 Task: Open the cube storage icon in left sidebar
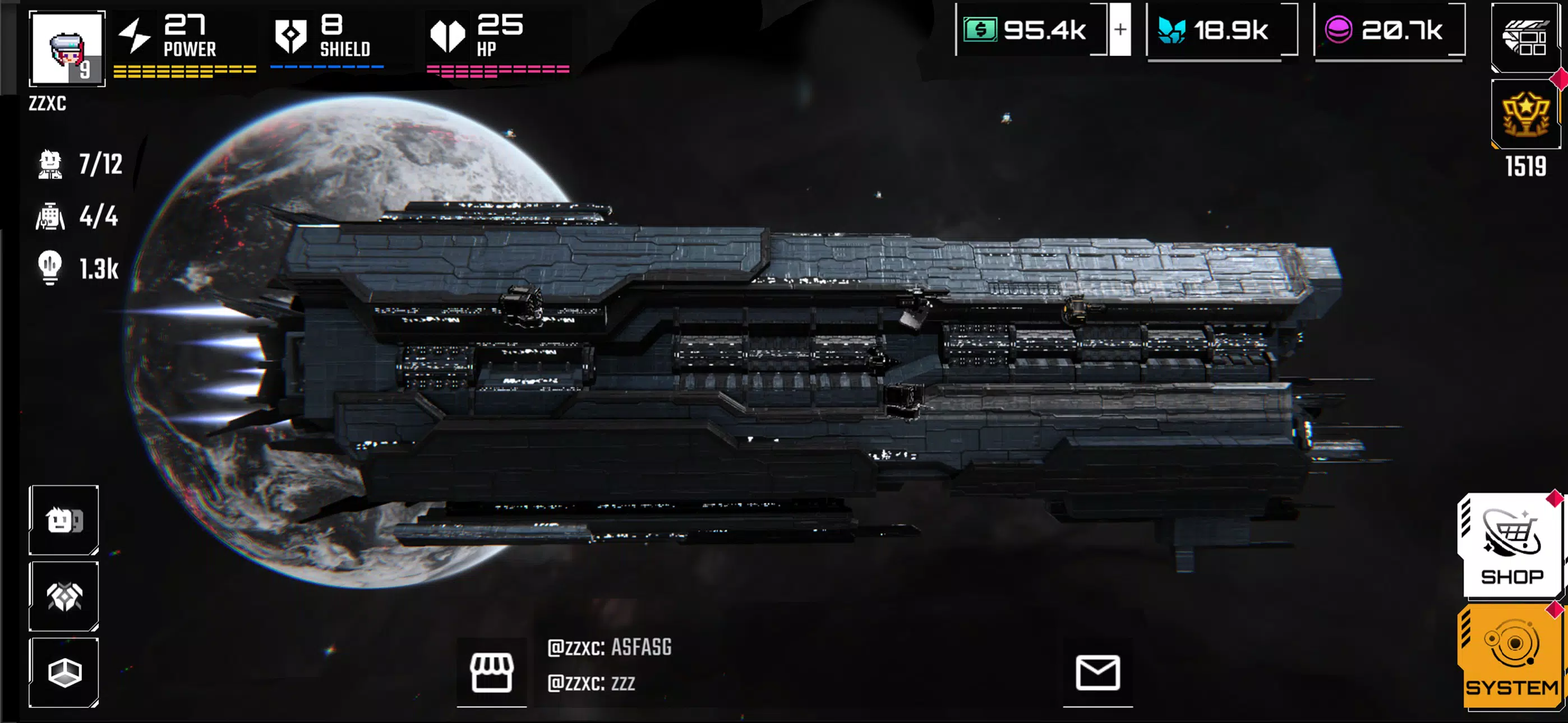click(x=63, y=673)
